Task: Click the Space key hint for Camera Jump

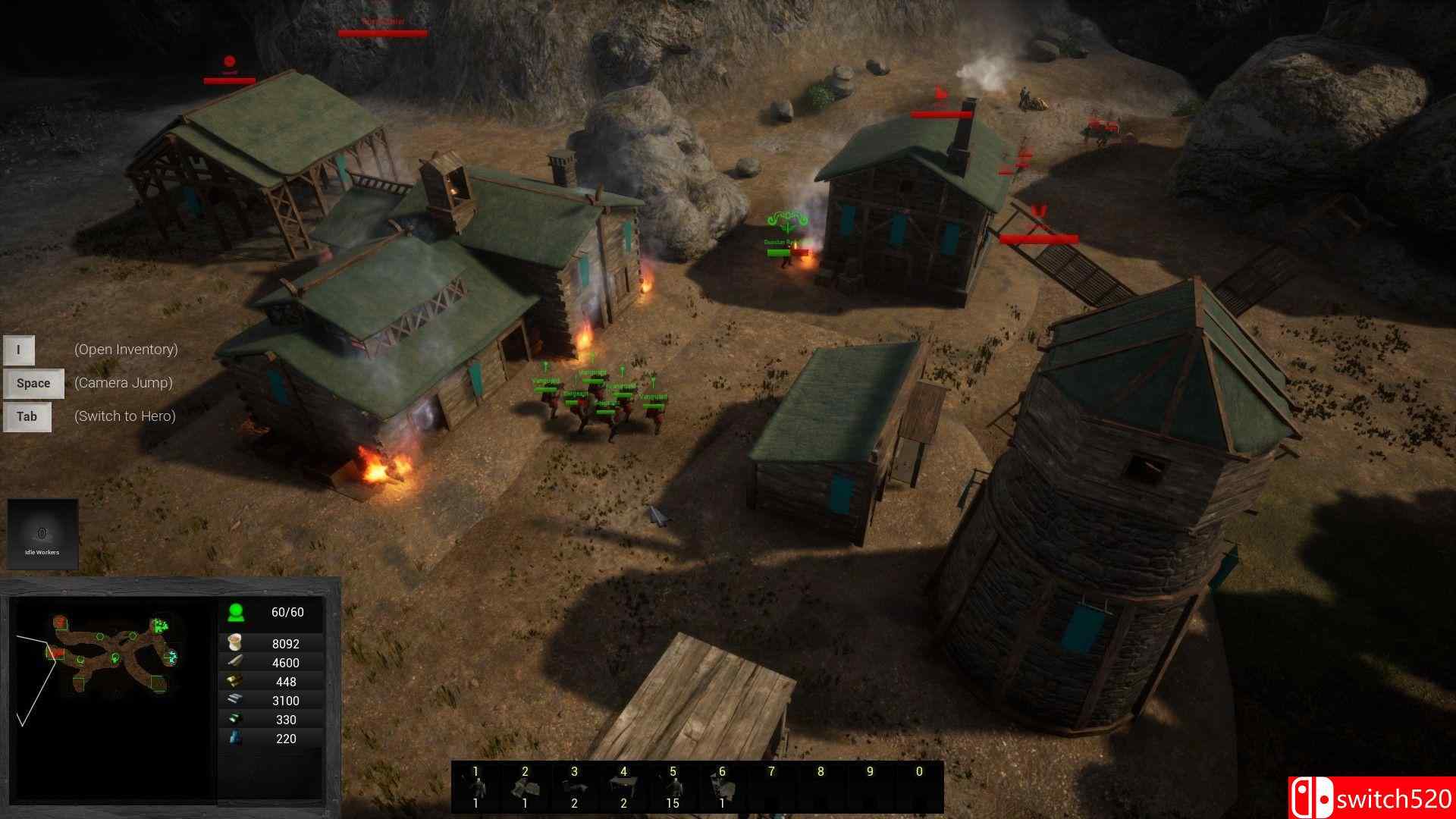Action: [33, 383]
